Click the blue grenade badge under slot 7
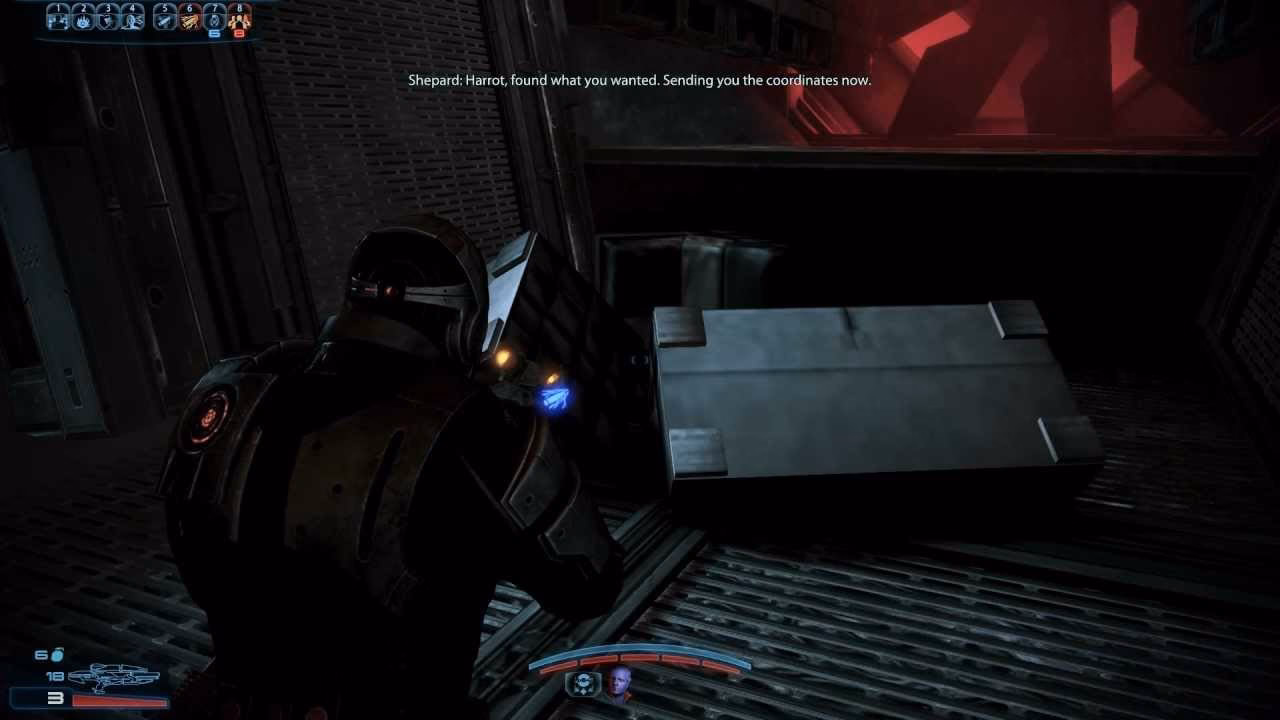1280x720 pixels. coord(216,33)
